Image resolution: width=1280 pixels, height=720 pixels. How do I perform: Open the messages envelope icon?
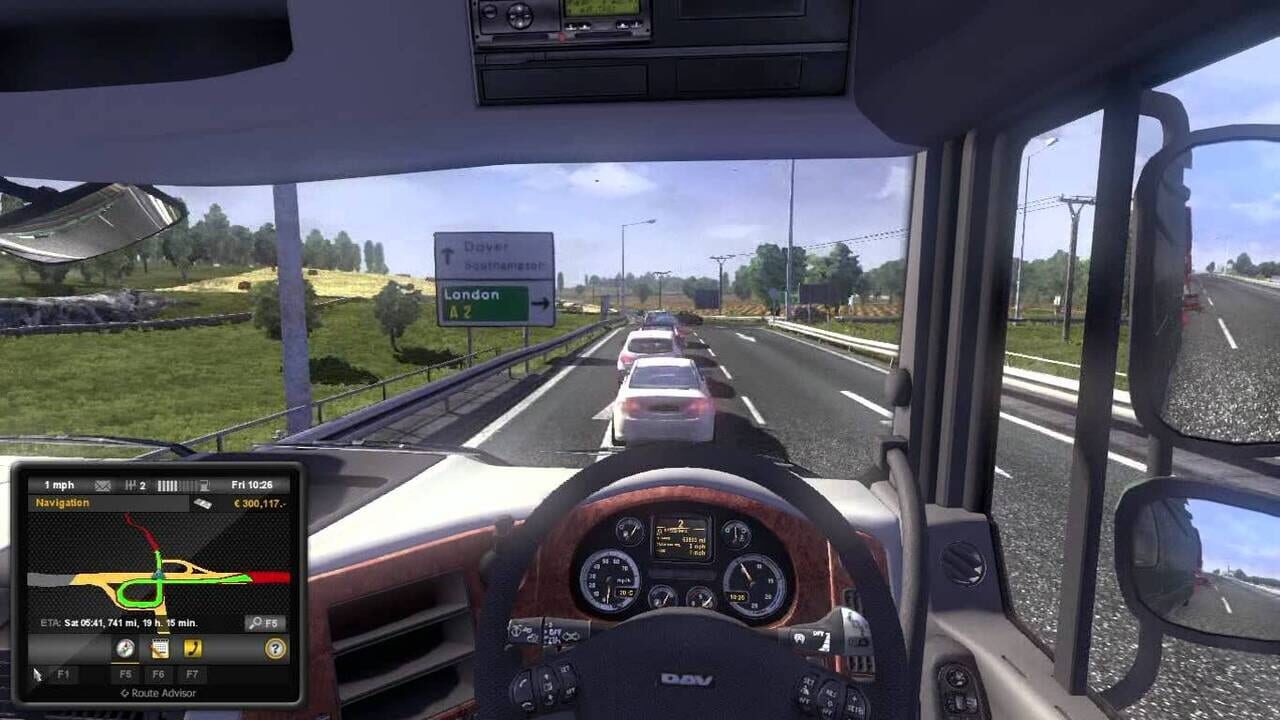pyautogui.click(x=102, y=485)
